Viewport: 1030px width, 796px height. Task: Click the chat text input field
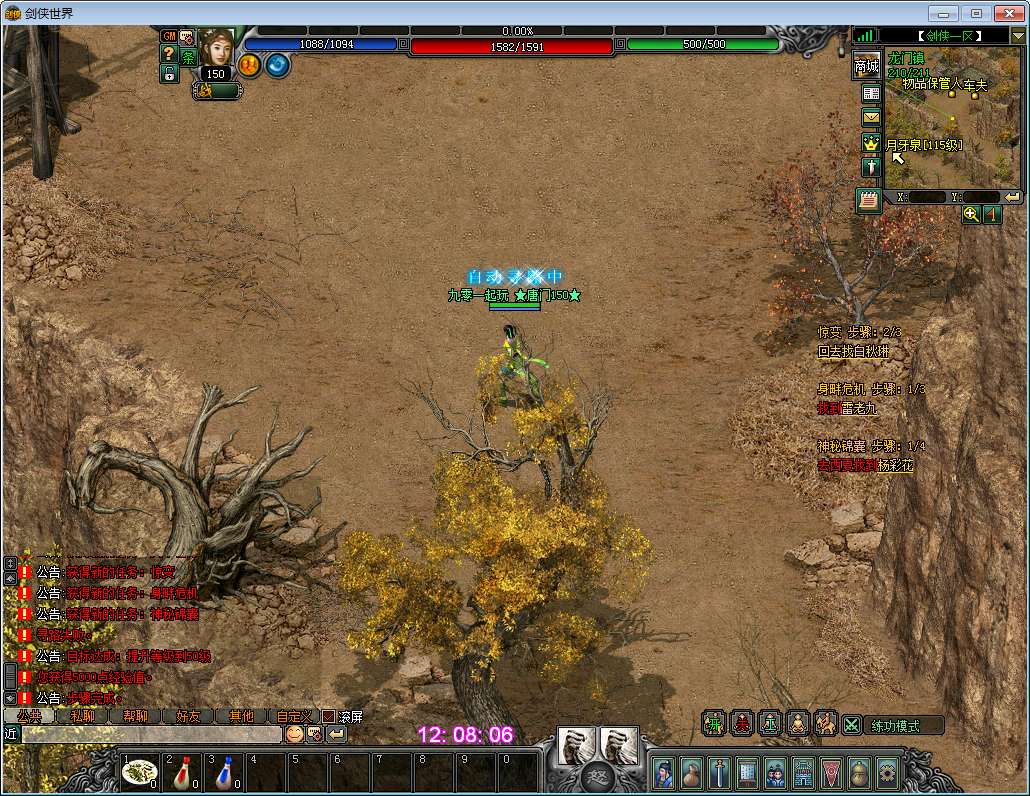click(x=150, y=734)
